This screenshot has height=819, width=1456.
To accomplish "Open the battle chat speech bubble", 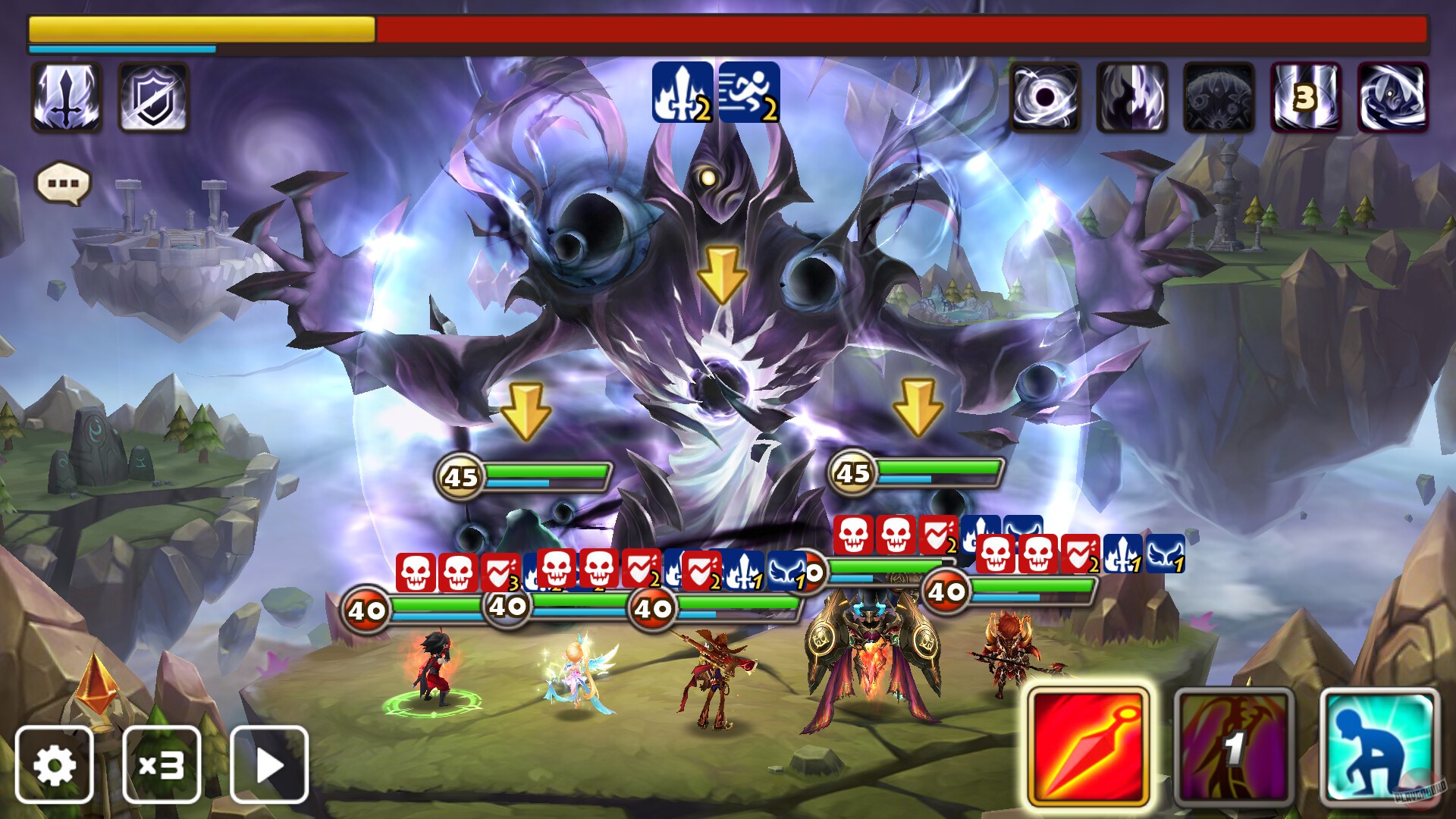I will tap(64, 182).
